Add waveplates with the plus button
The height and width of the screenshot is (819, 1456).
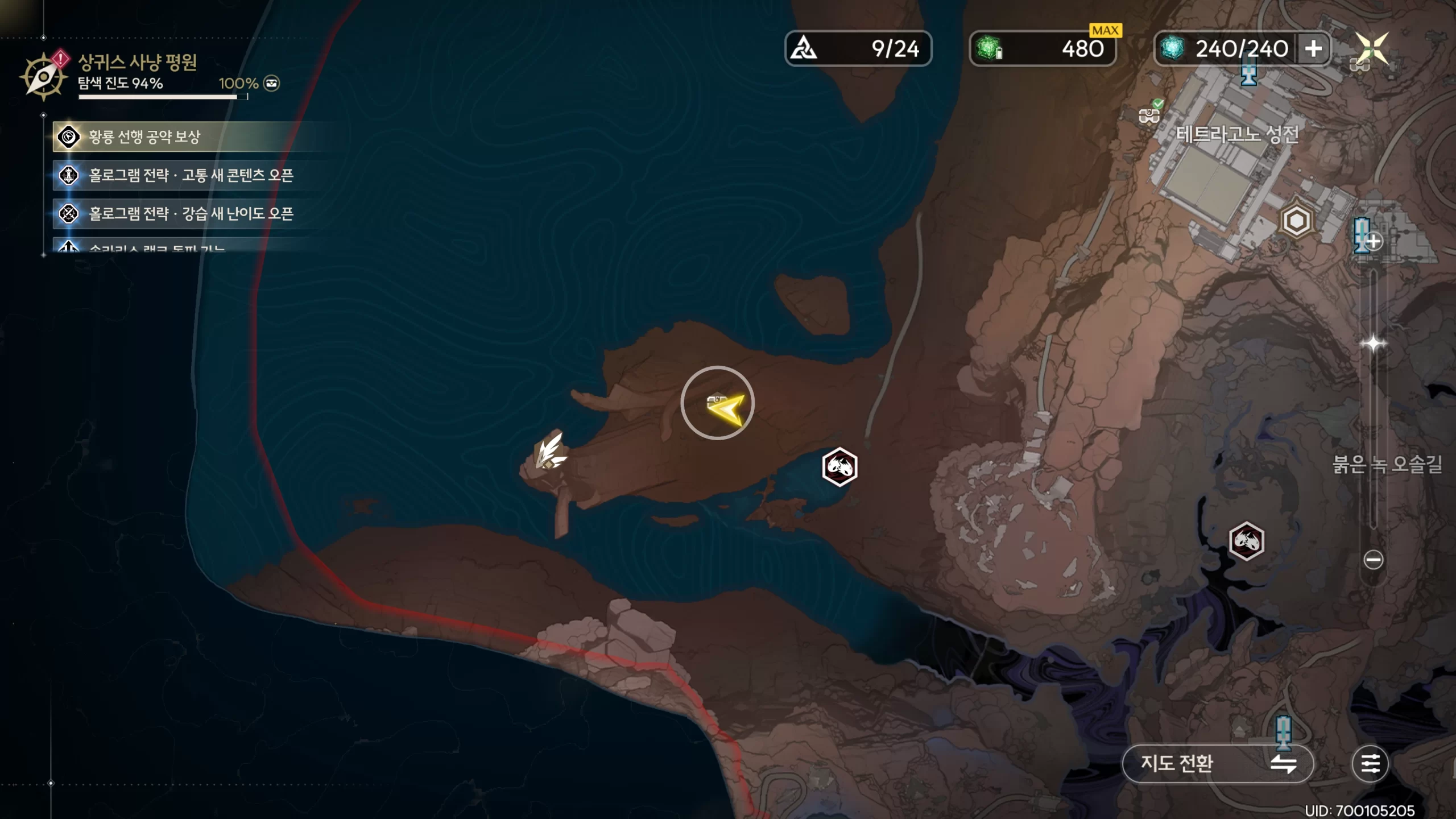pos(1313,49)
